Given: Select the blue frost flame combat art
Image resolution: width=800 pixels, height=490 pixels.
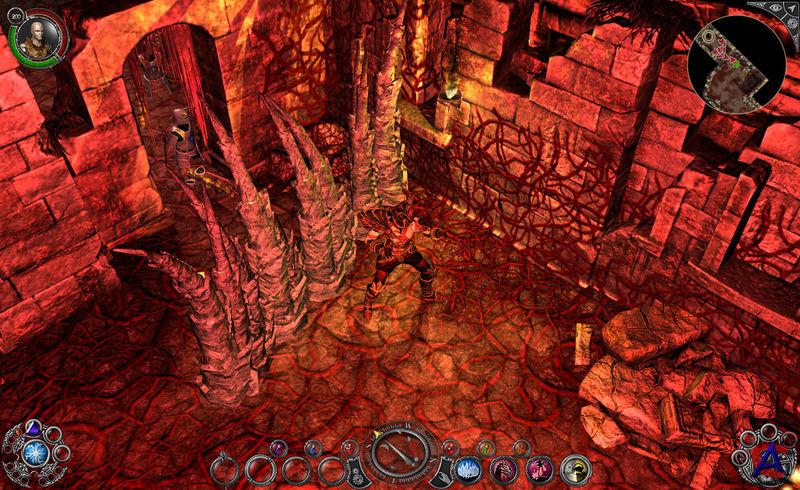Looking at the screenshot, I should tap(466, 467).
